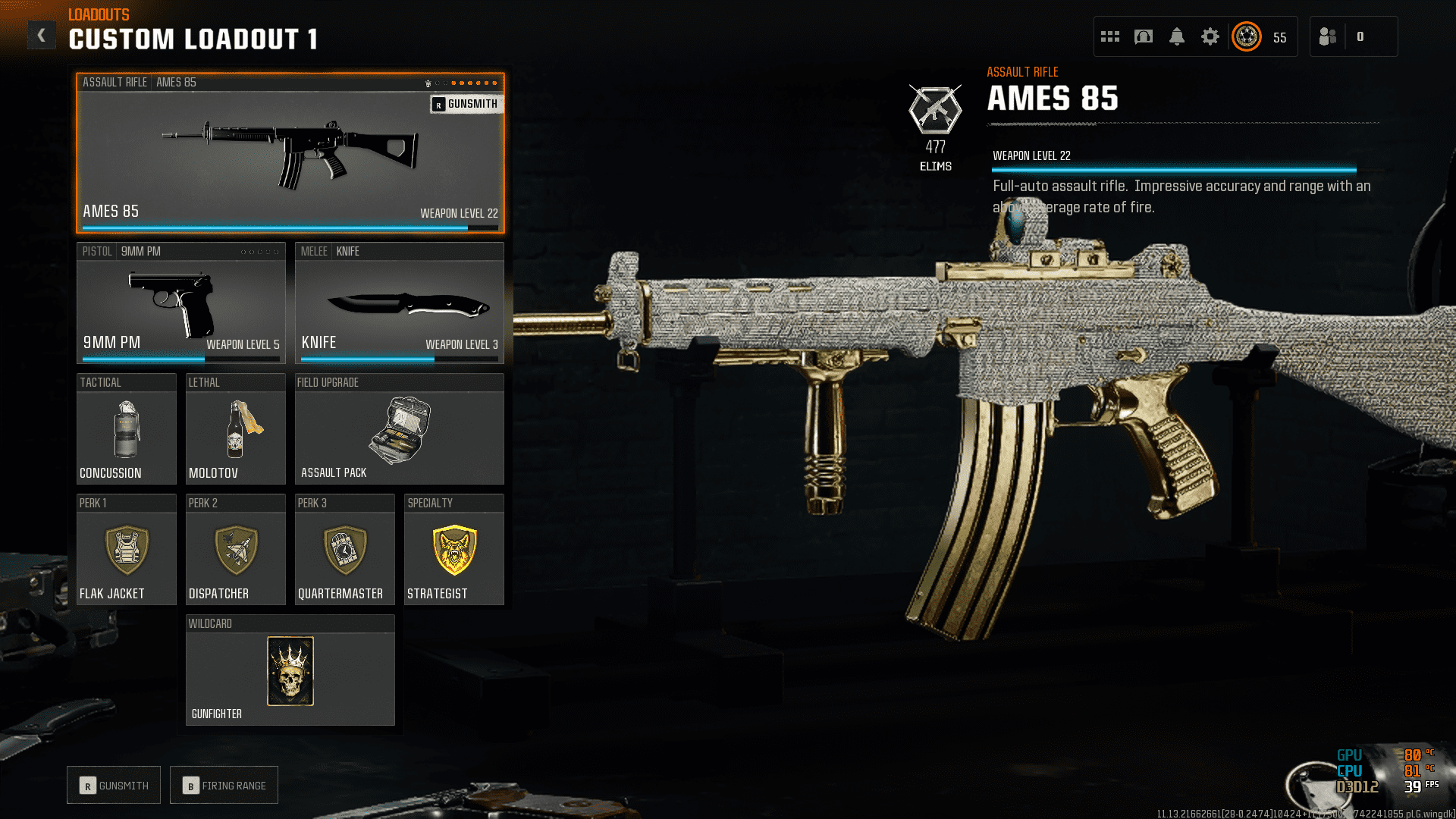The height and width of the screenshot is (819, 1456).
Task: Select the Quartermaster perk slot
Action: [x=344, y=550]
